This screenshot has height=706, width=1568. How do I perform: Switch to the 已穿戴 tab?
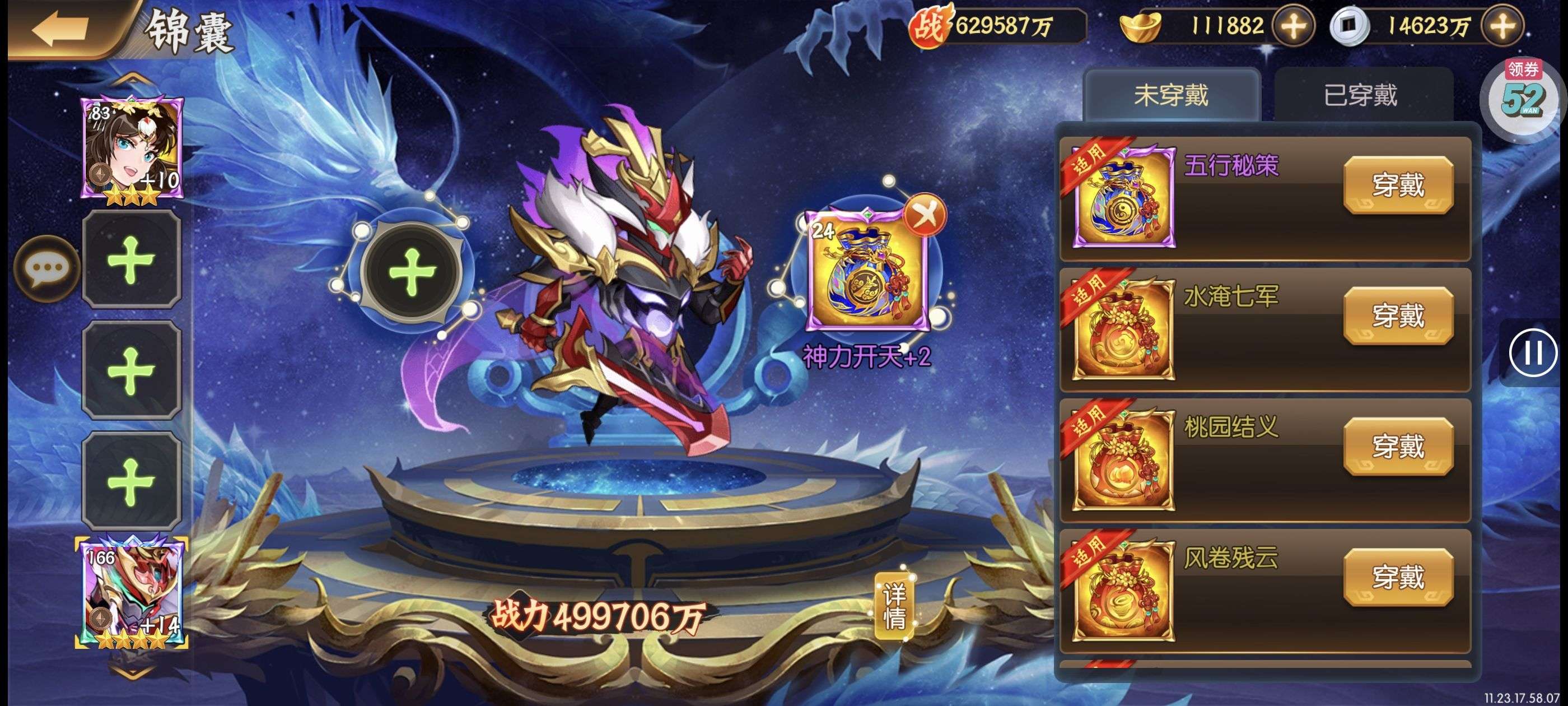pos(1360,96)
